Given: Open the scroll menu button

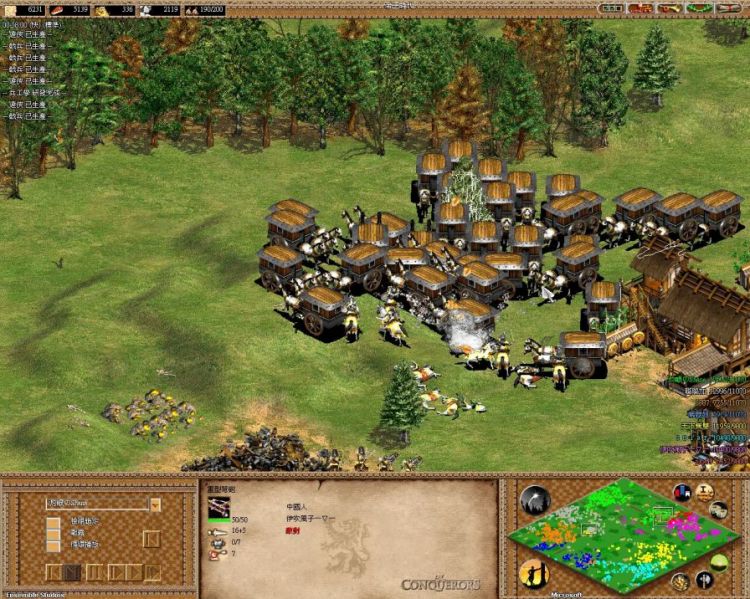Looking at the screenshot, I should (730, 8).
